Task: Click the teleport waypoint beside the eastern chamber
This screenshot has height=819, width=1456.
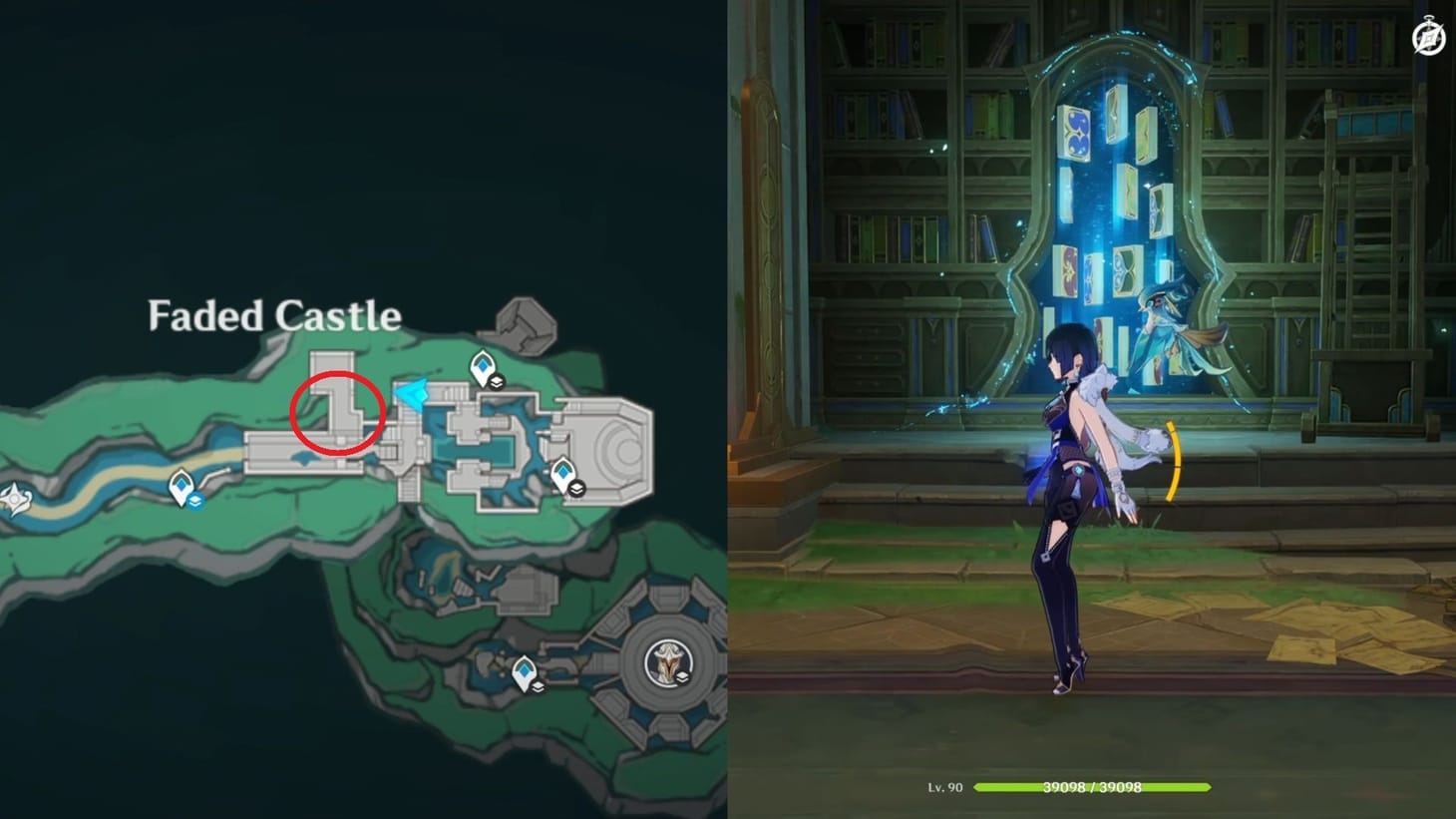Action: point(563,473)
